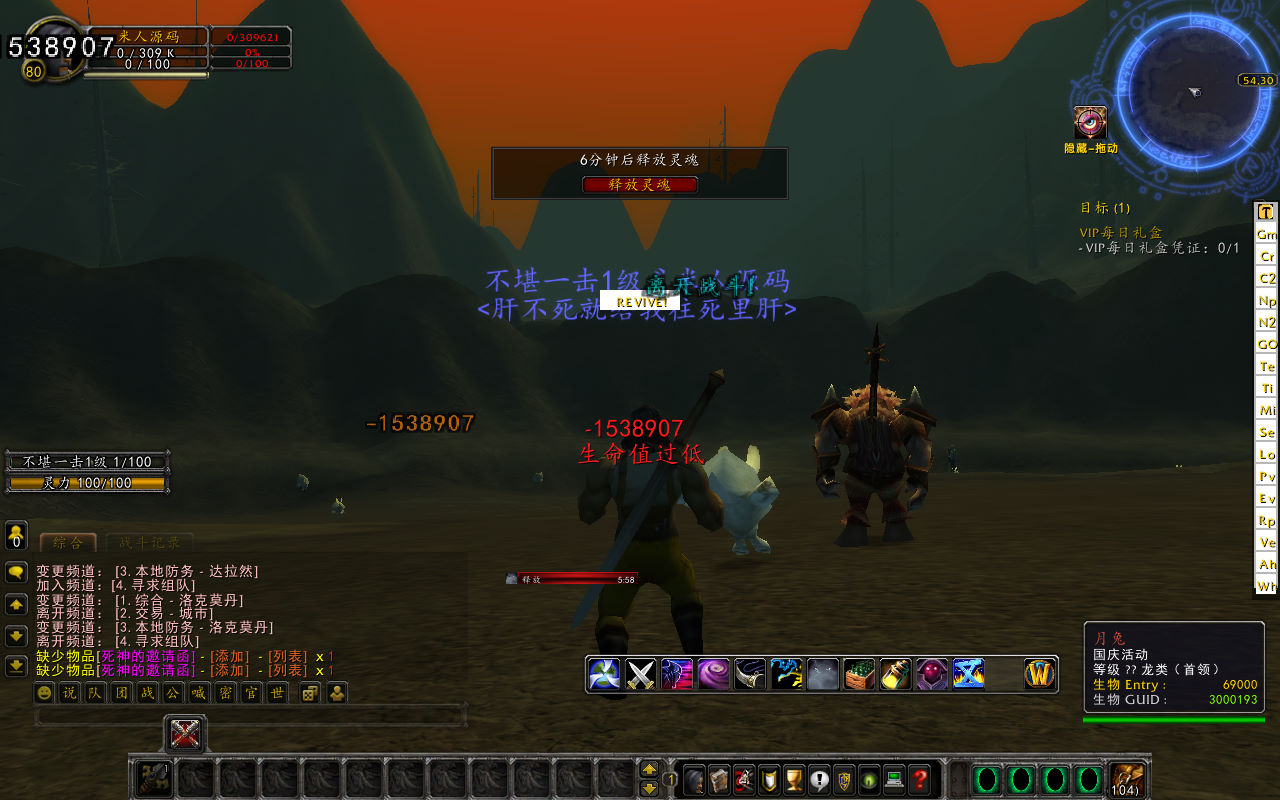Image resolution: width=1280 pixels, height=800 pixels.
Task: Use the purple swirl spell icon
Action: click(713, 674)
